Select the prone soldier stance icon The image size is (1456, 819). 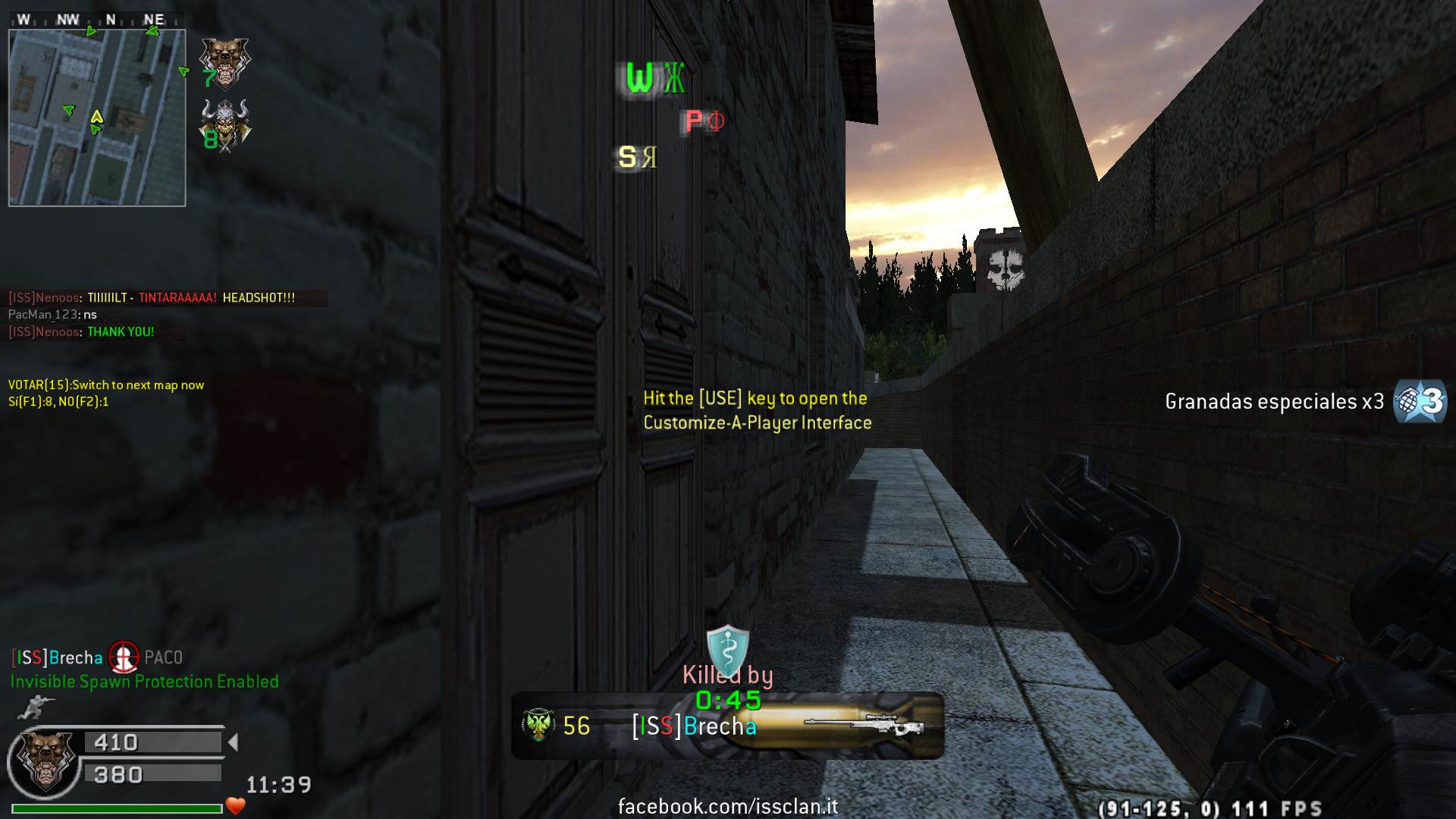pyautogui.click(x=31, y=708)
